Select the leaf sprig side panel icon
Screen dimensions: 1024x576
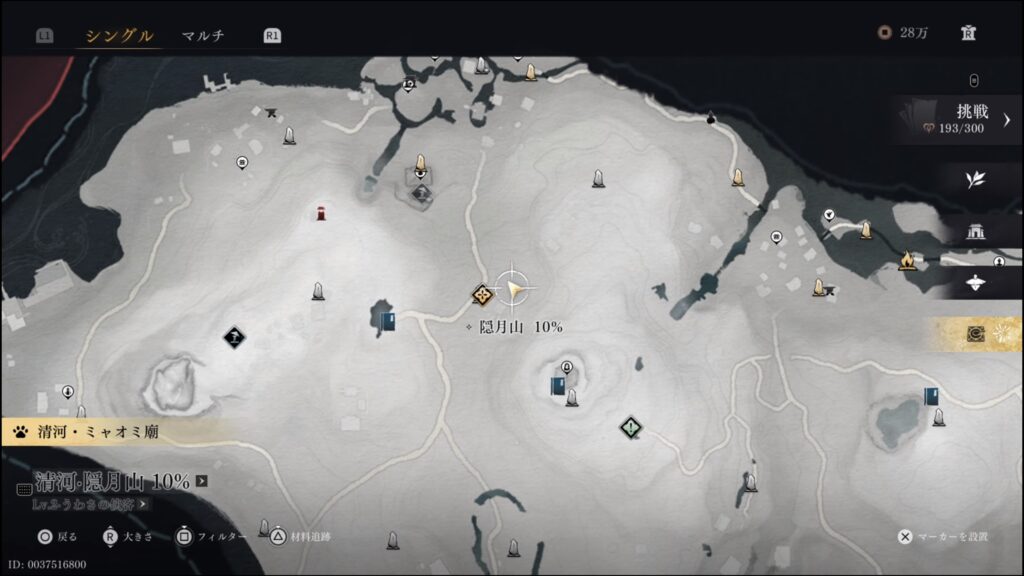(x=975, y=180)
